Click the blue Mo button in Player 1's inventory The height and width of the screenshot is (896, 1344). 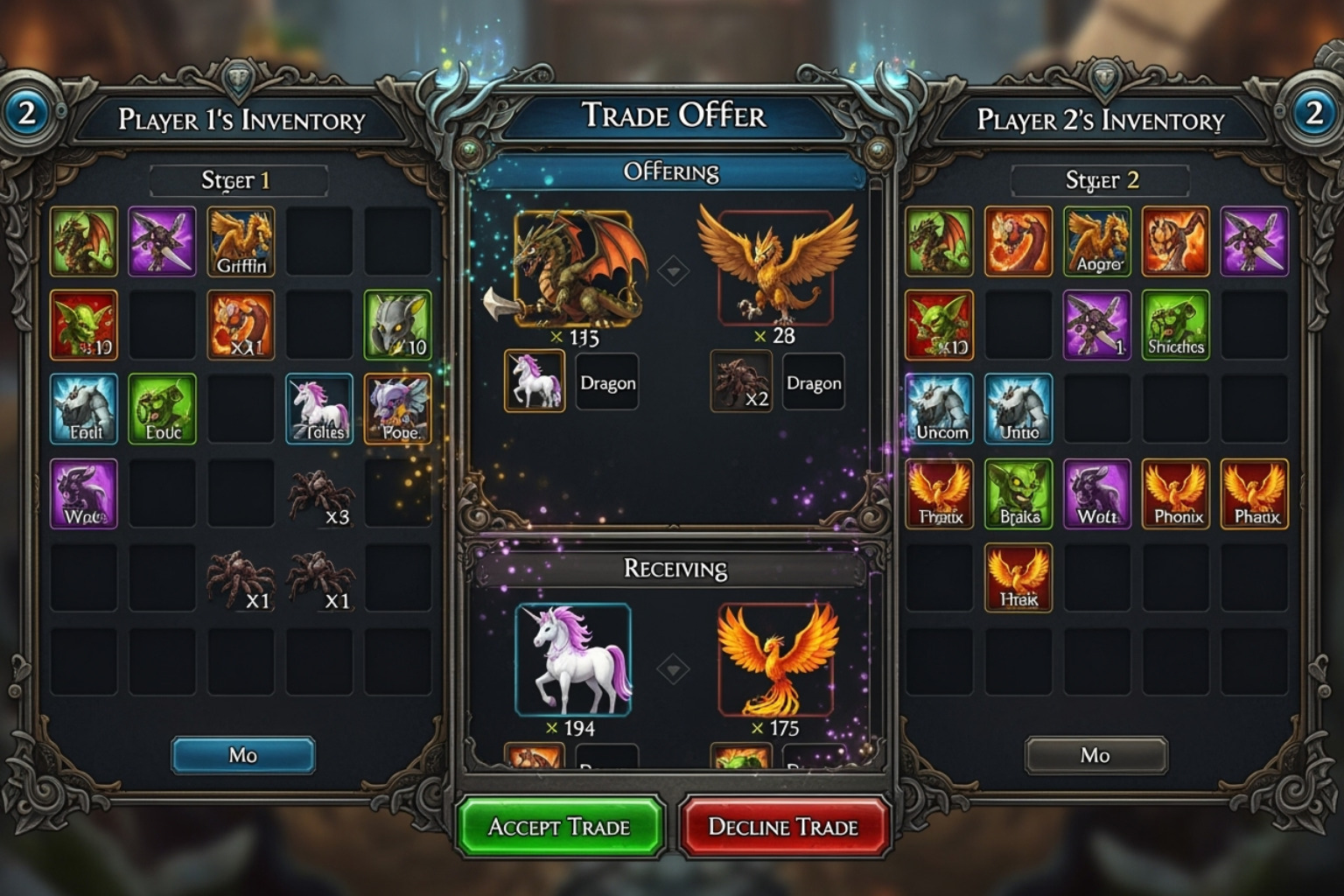click(242, 755)
